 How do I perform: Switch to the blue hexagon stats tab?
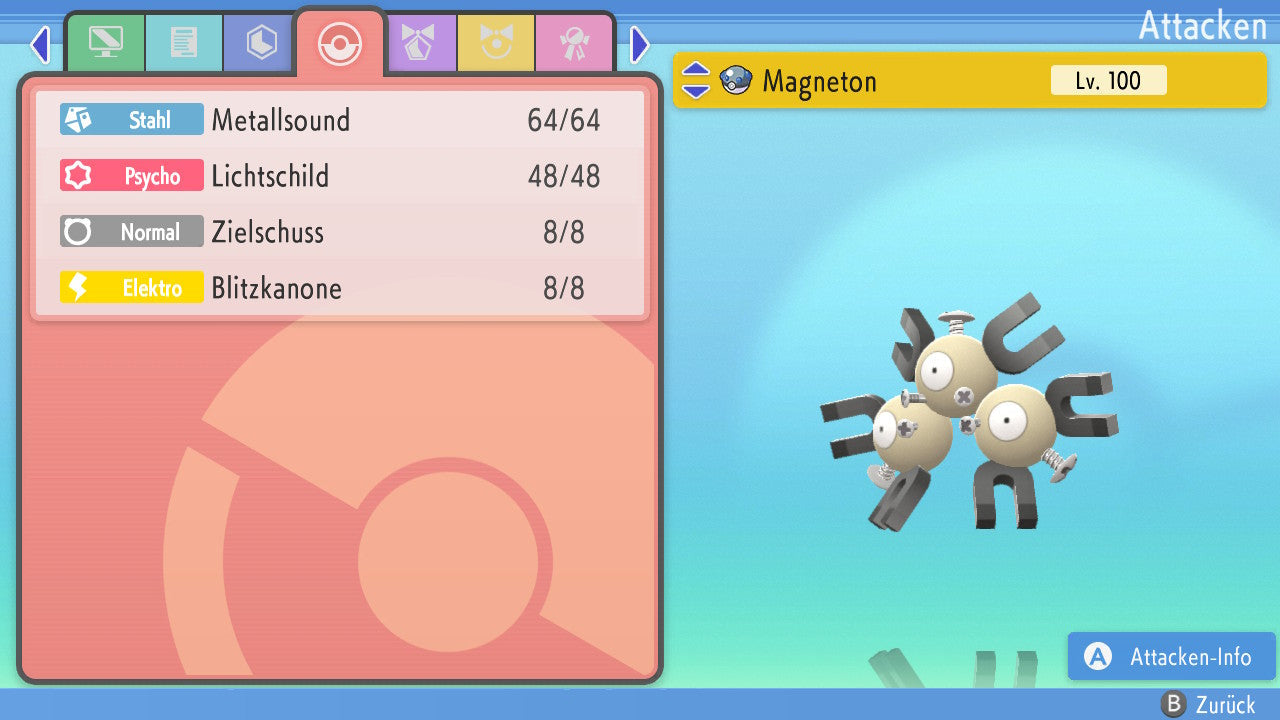click(x=261, y=42)
